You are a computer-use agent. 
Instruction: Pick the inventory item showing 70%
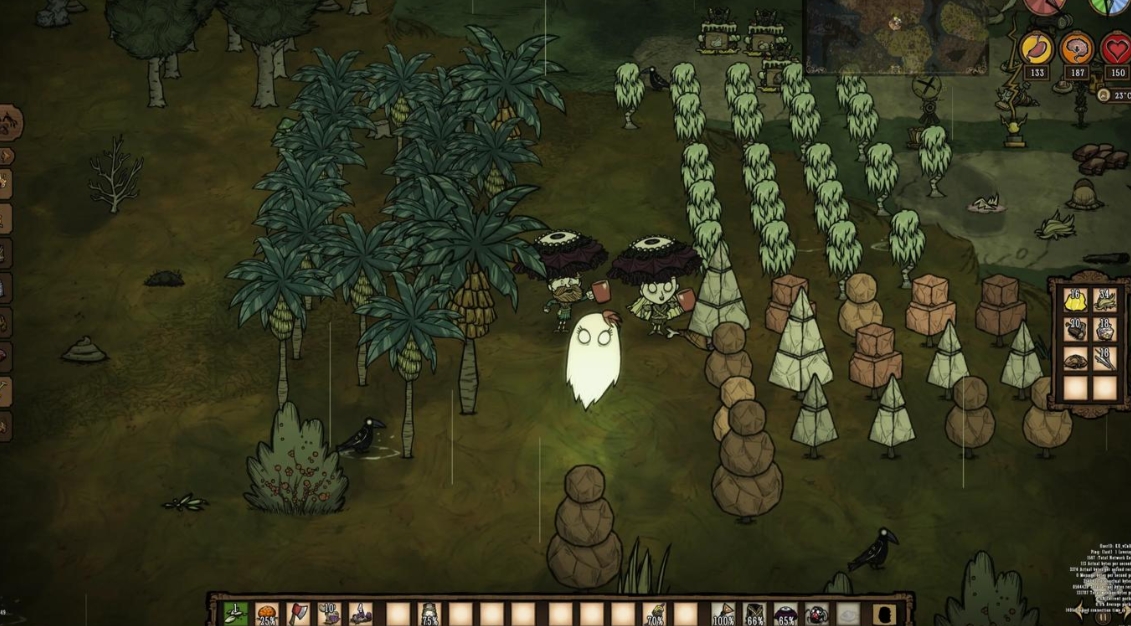[x=655, y=612]
